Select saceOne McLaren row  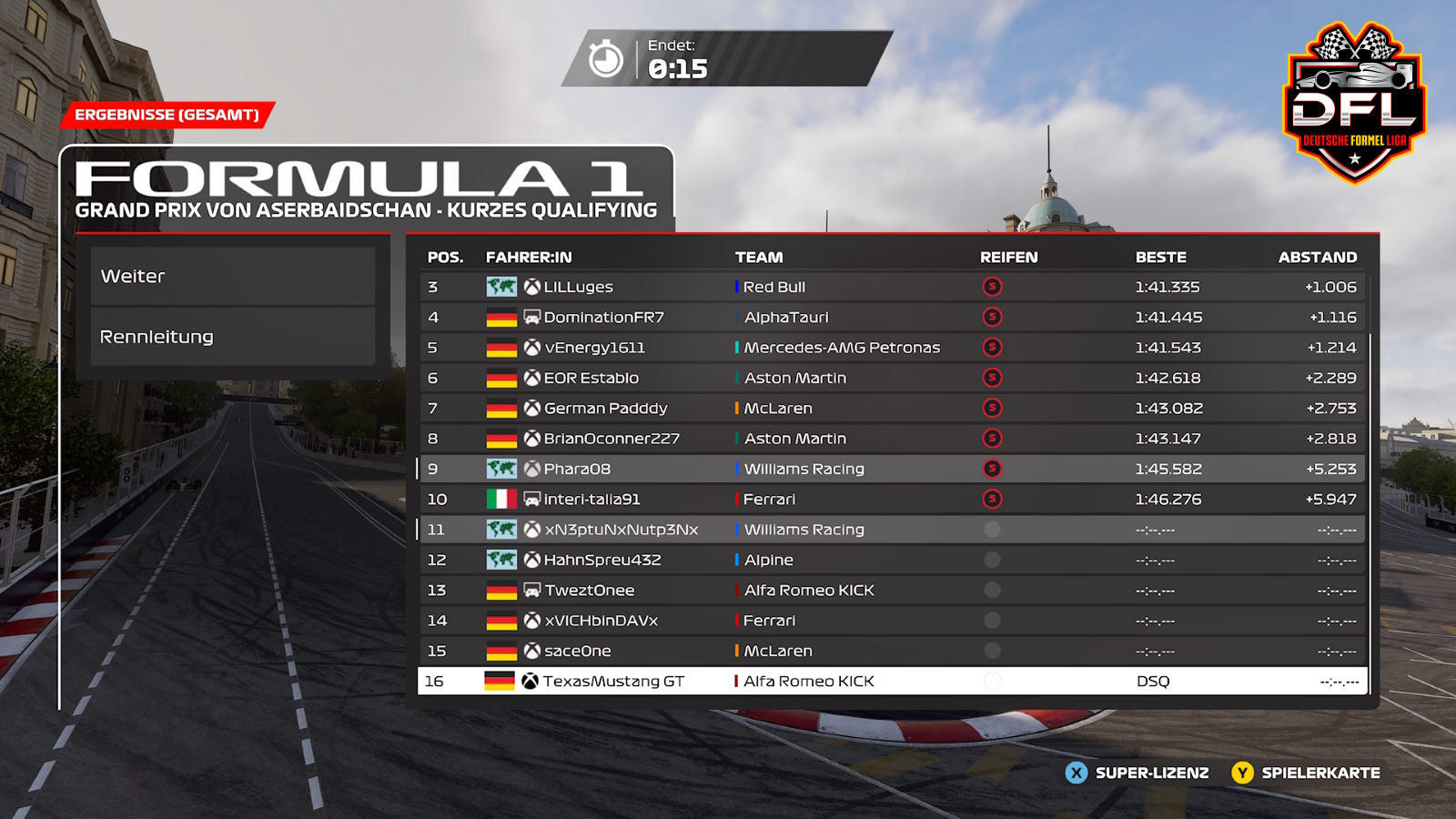pyautogui.click(x=892, y=651)
